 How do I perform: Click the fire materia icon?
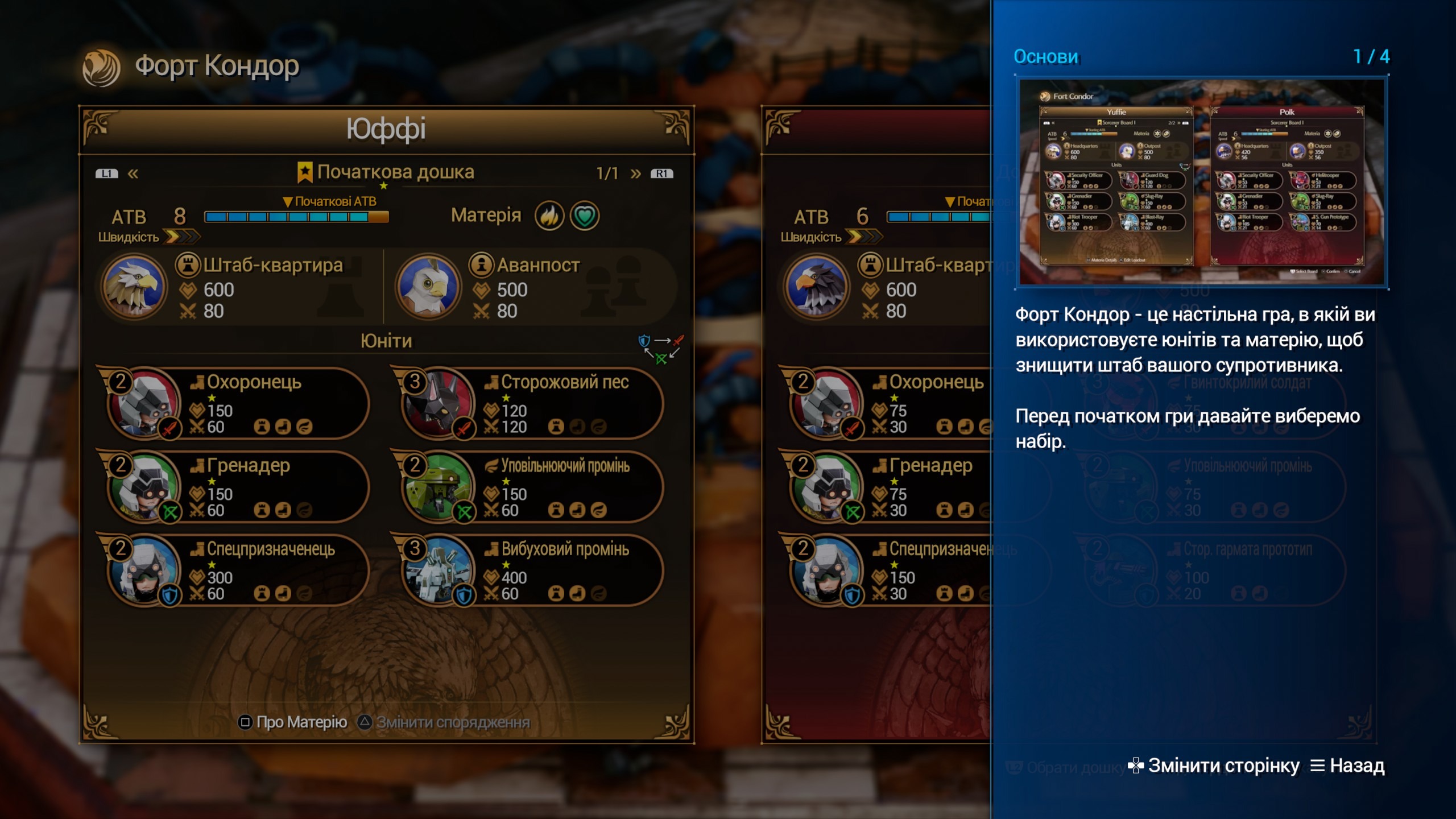(x=549, y=216)
